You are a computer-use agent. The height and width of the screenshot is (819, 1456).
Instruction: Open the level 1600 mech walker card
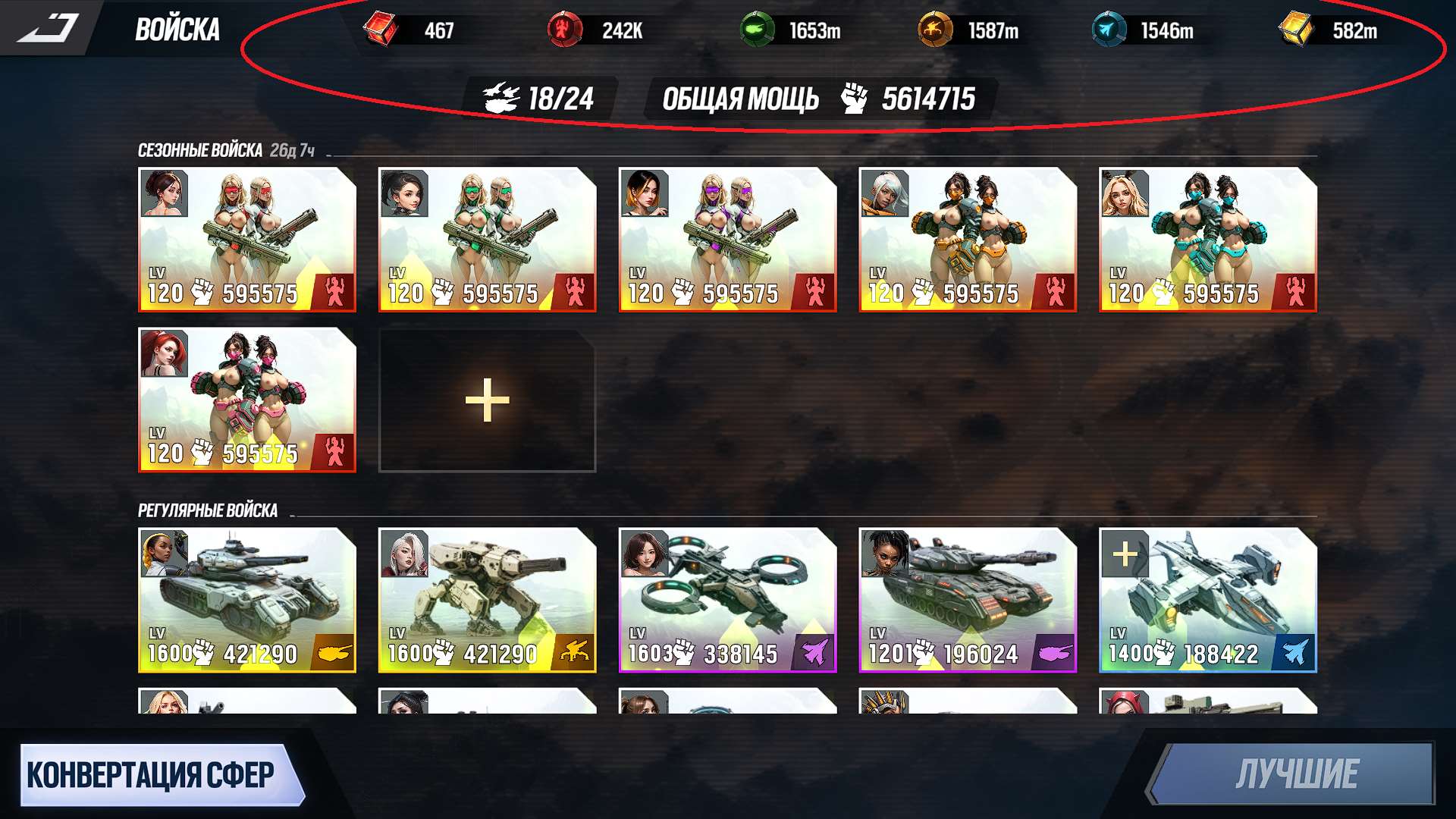(x=487, y=600)
